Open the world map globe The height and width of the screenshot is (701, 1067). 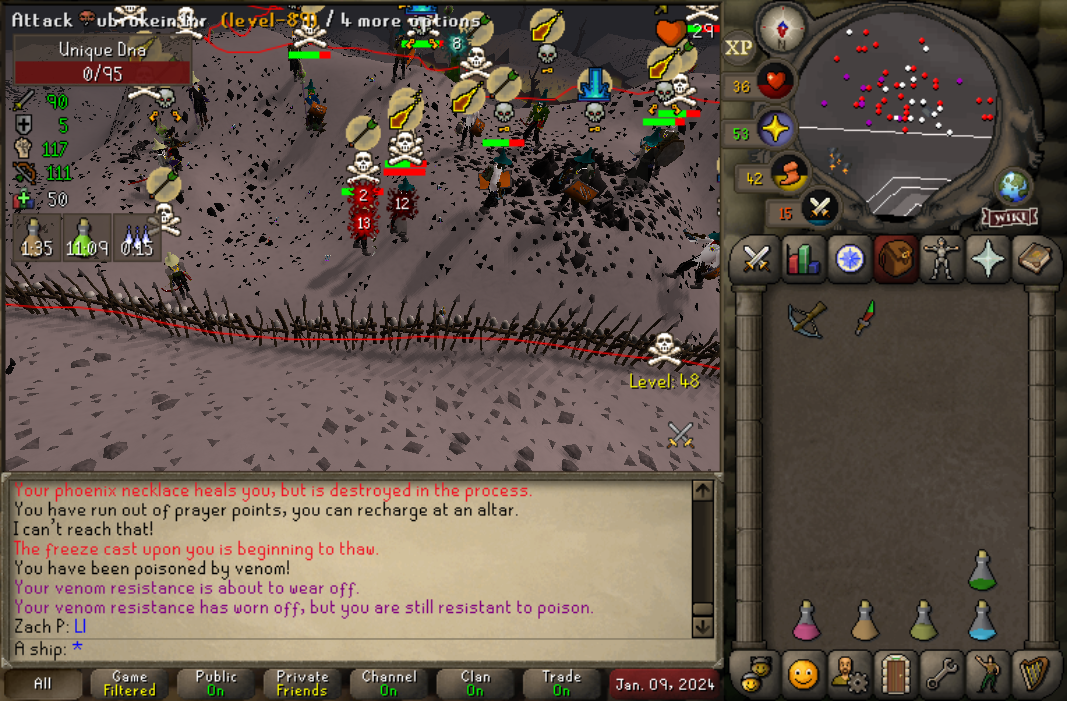1012,188
